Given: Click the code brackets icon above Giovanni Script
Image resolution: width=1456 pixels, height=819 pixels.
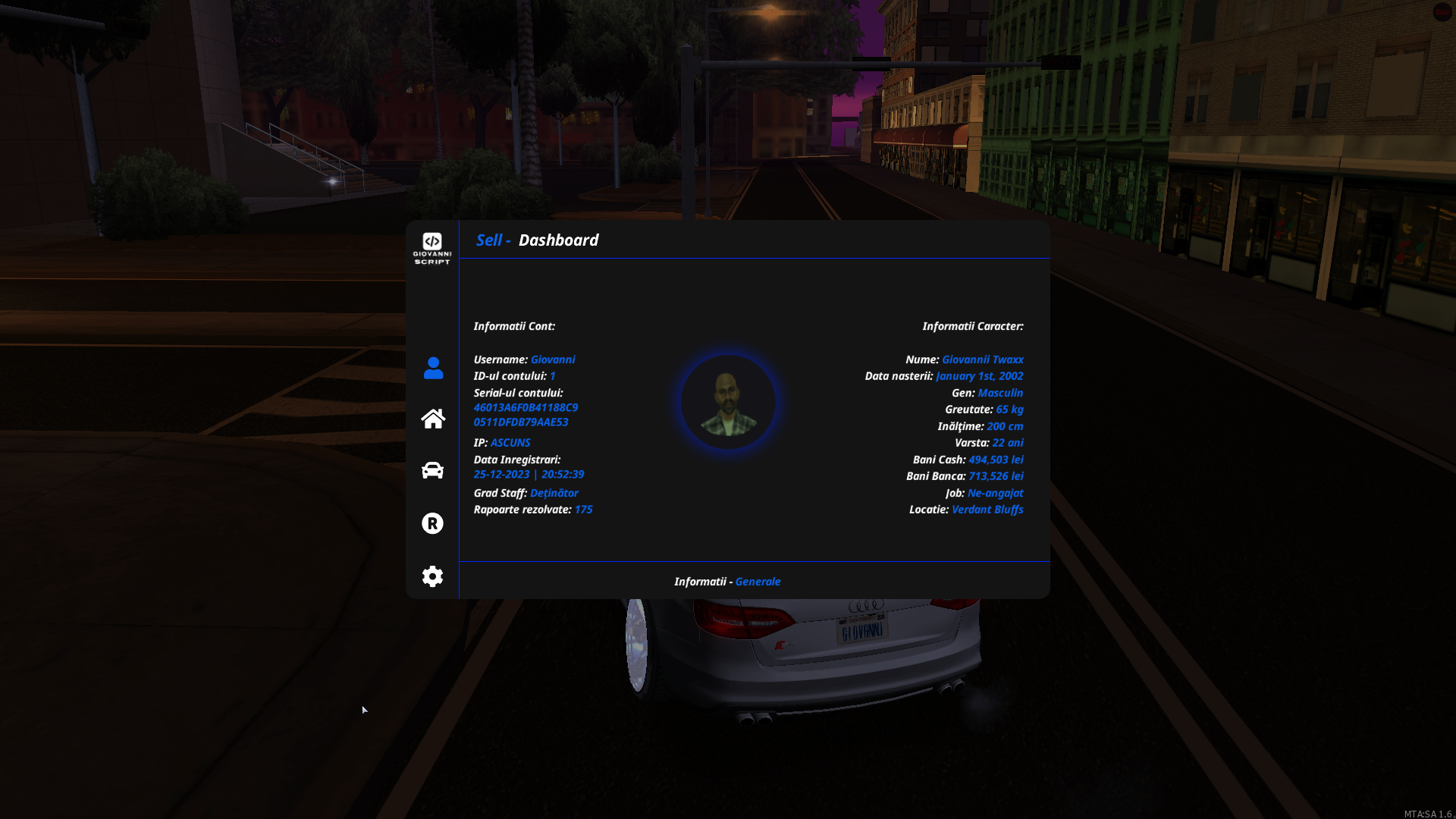Looking at the screenshot, I should click(x=432, y=240).
